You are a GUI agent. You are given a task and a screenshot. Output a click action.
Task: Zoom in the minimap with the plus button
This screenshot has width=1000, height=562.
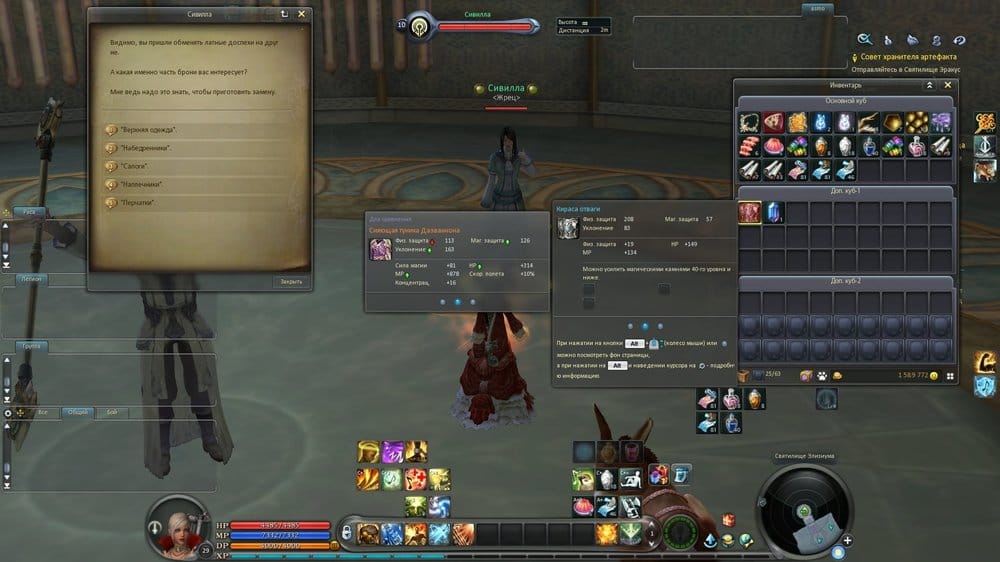(x=848, y=541)
